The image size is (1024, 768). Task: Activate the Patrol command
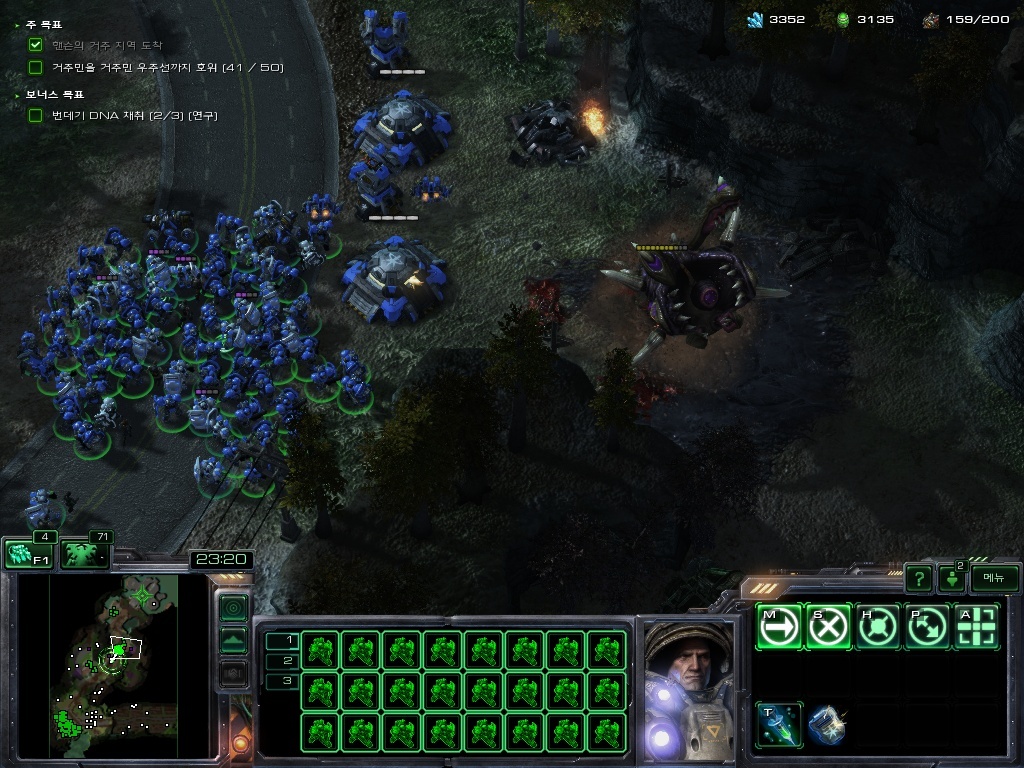coord(927,627)
